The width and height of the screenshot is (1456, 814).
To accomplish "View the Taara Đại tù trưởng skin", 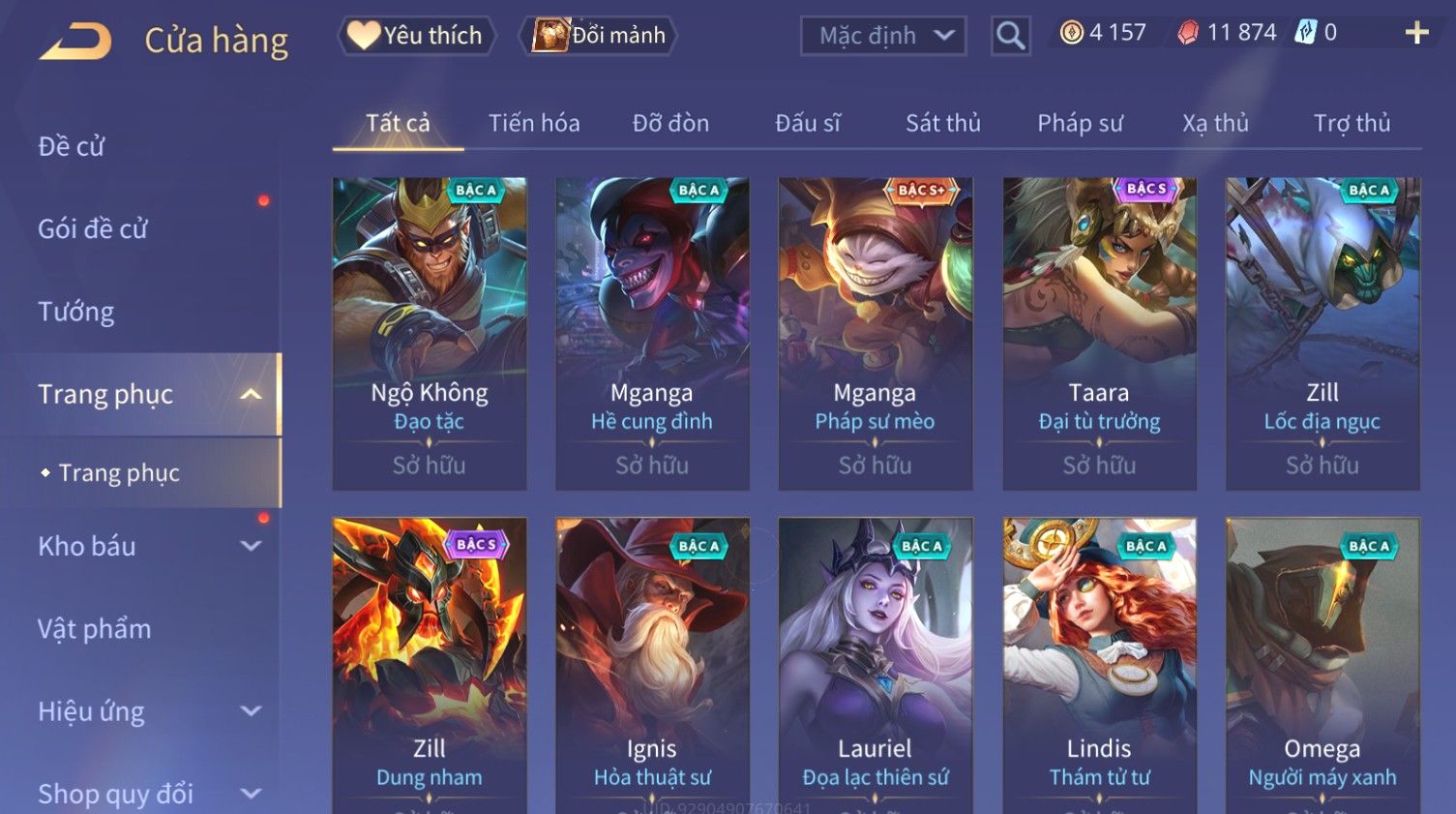I will coord(1099,332).
